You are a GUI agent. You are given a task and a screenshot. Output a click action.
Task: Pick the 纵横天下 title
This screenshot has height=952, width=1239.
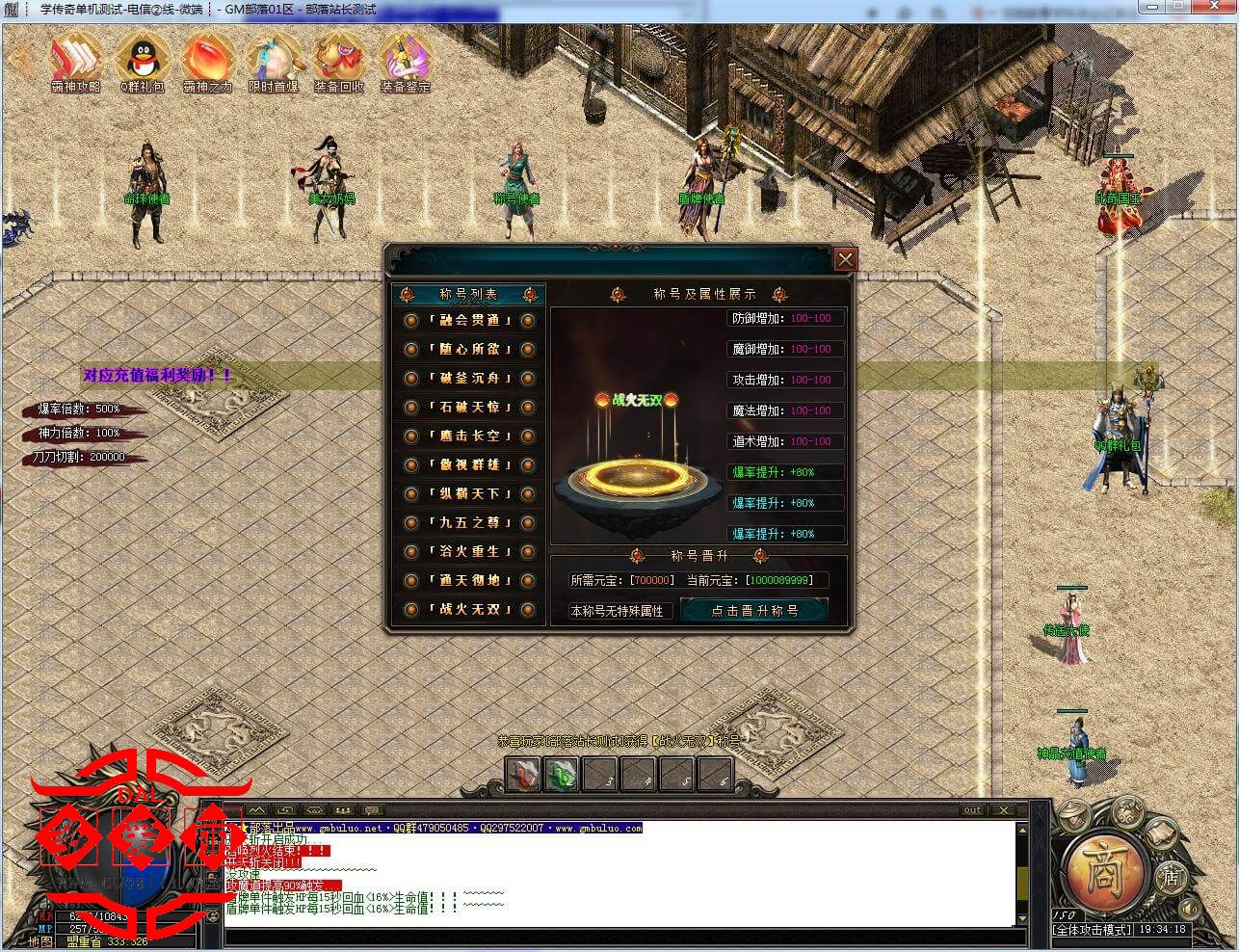pyautogui.click(x=469, y=494)
